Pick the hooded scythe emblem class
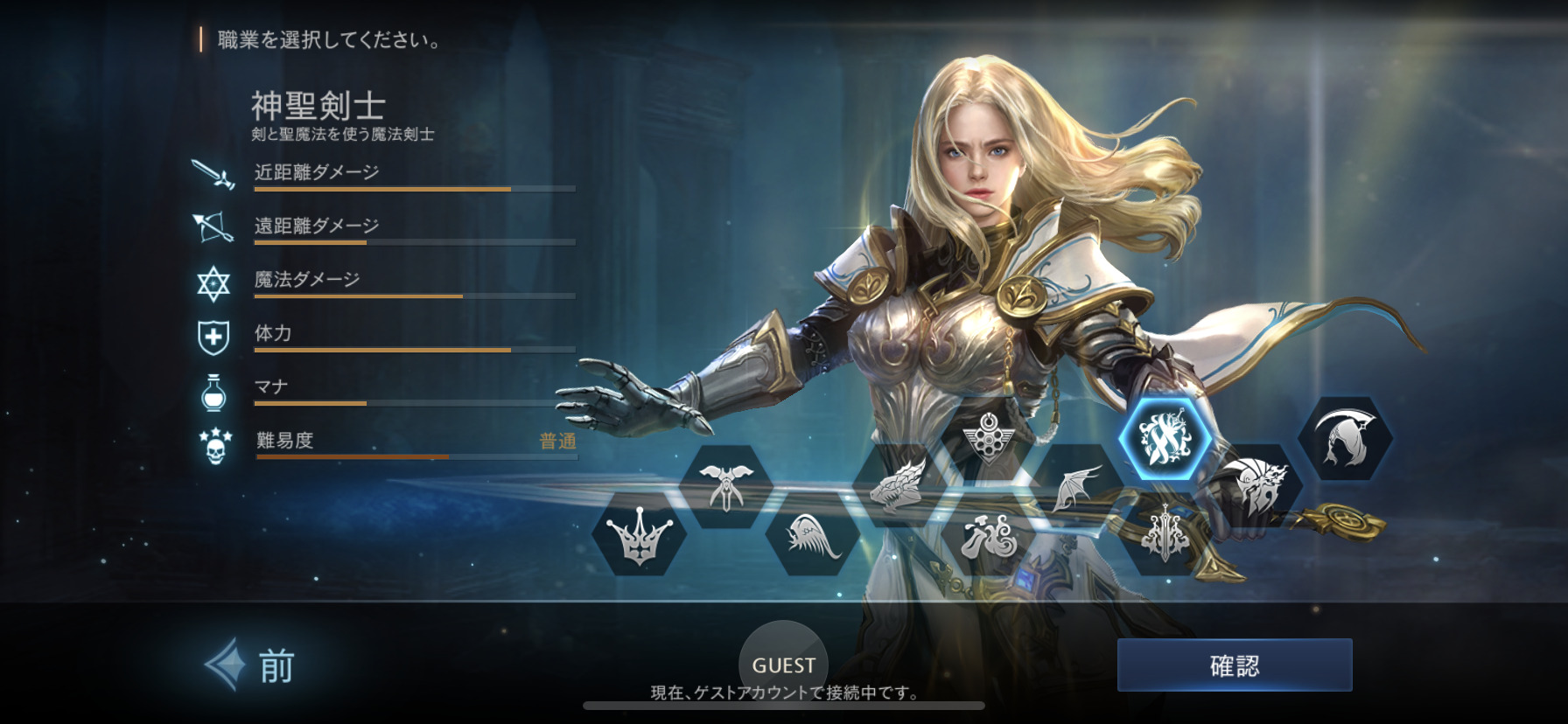The image size is (1568, 724). pyautogui.click(x=1345, y=437)
